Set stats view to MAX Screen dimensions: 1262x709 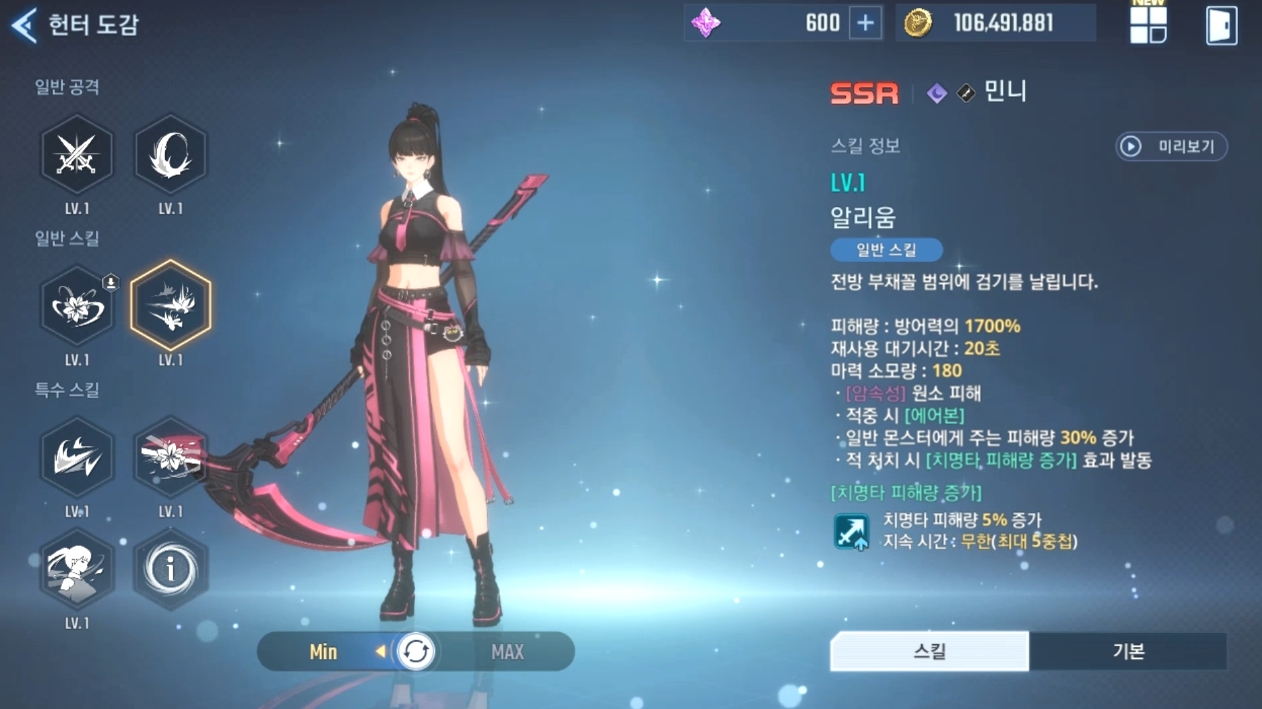pyautogui.click(x=507, y=652)
